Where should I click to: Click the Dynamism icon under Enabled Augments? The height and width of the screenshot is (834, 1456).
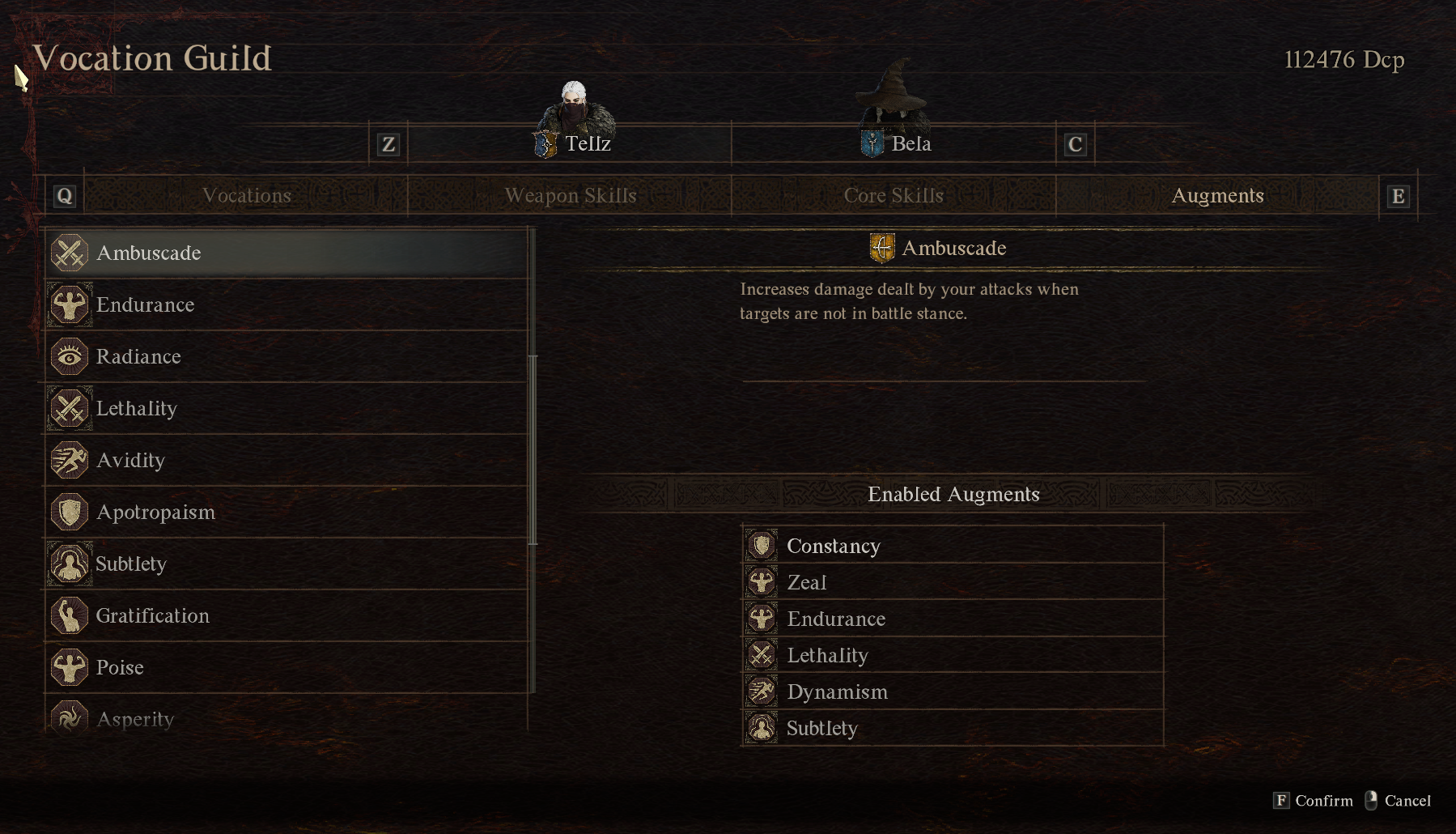tap(762, 691)
